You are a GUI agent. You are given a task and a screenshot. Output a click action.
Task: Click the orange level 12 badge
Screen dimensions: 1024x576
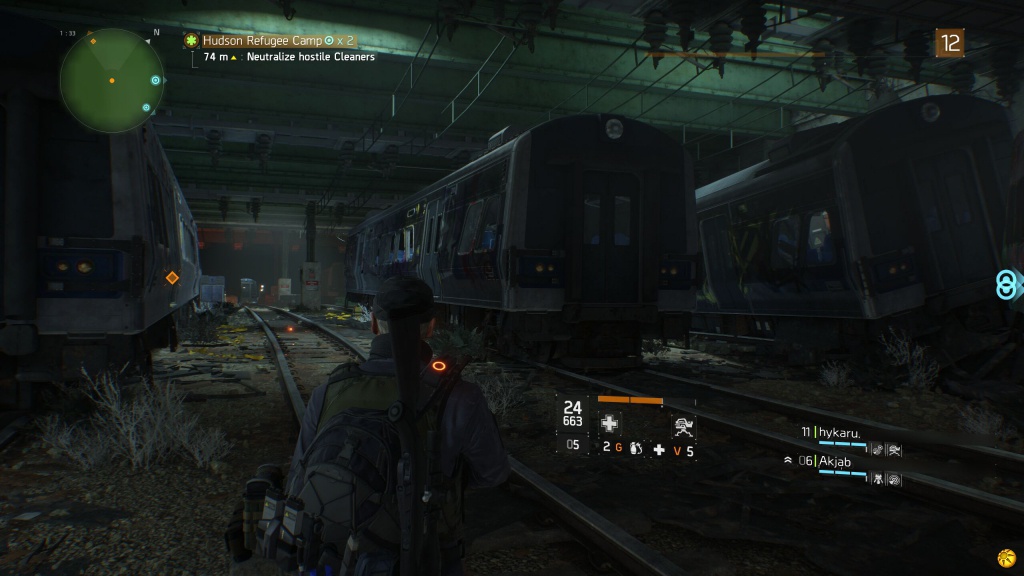(x=949, y=42)
